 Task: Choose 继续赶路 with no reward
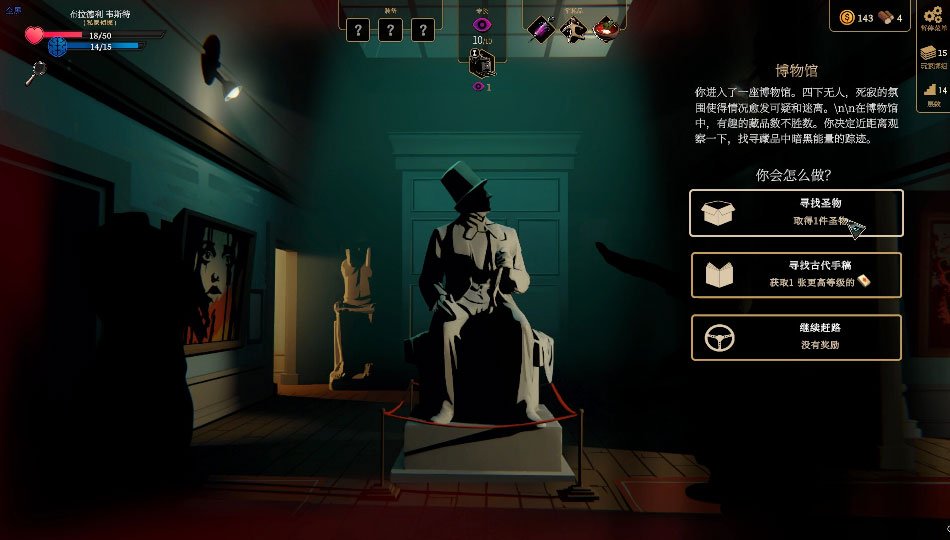pos(796,338)
